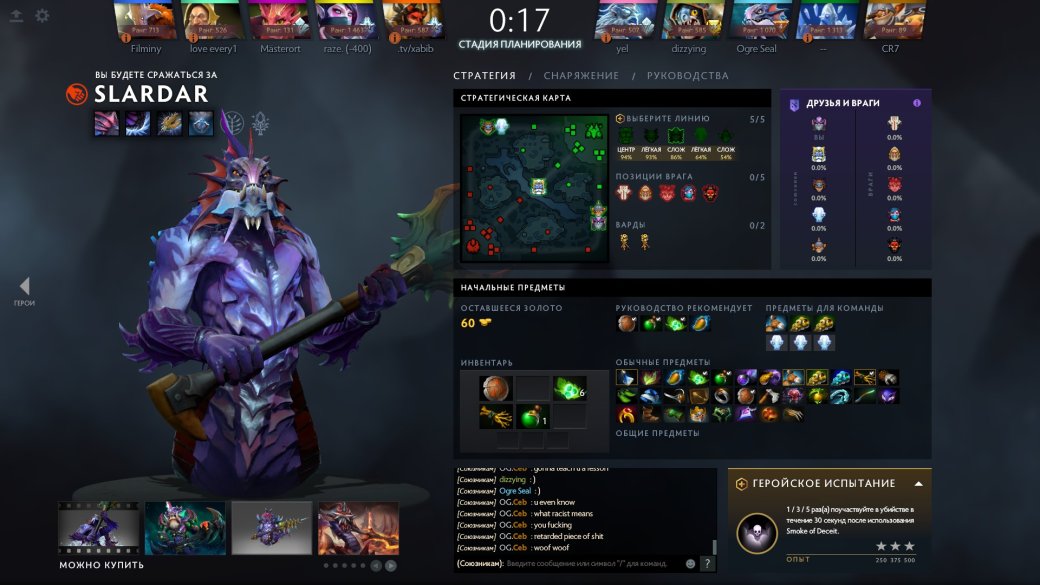
Task: Click the chat help question mark button
Action: (707, 564)
